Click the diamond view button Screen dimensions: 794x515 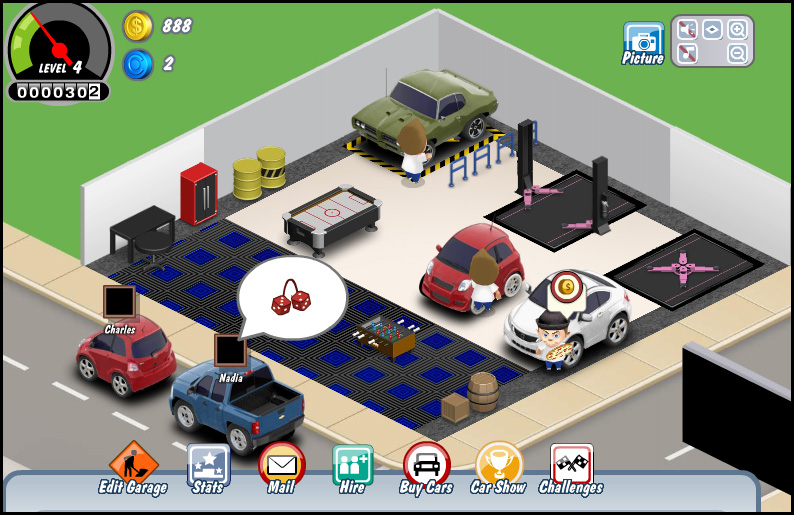coord(712,30)
